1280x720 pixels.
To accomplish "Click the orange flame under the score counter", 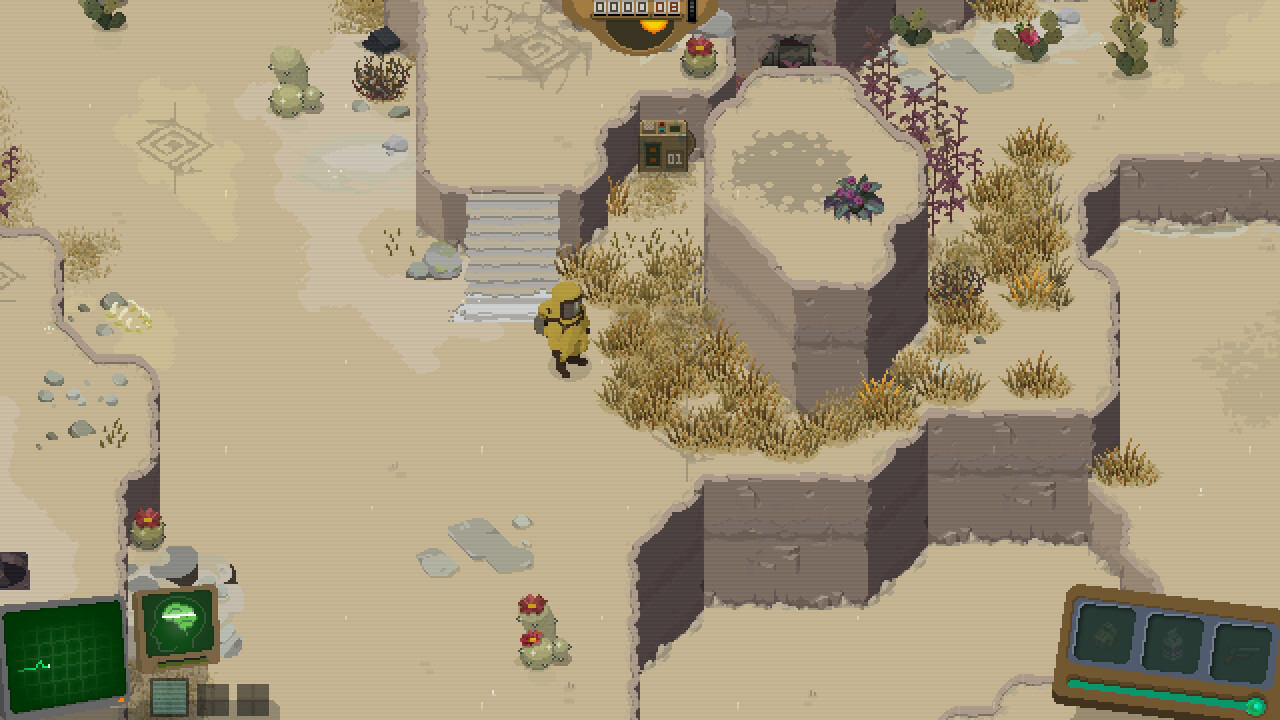I will click(654, 27).
